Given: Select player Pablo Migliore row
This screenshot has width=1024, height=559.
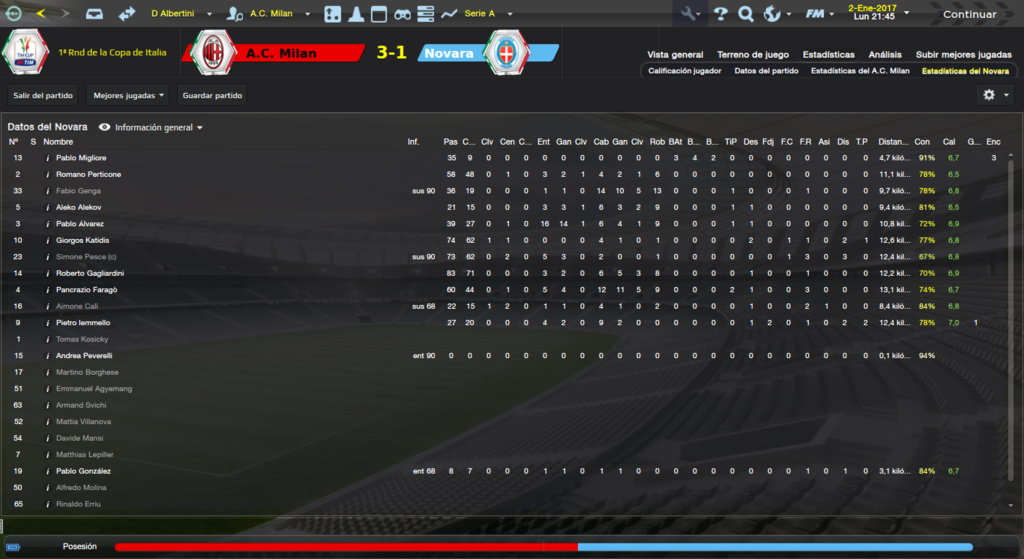Looking at the screenshot, I should coord(81,158).
